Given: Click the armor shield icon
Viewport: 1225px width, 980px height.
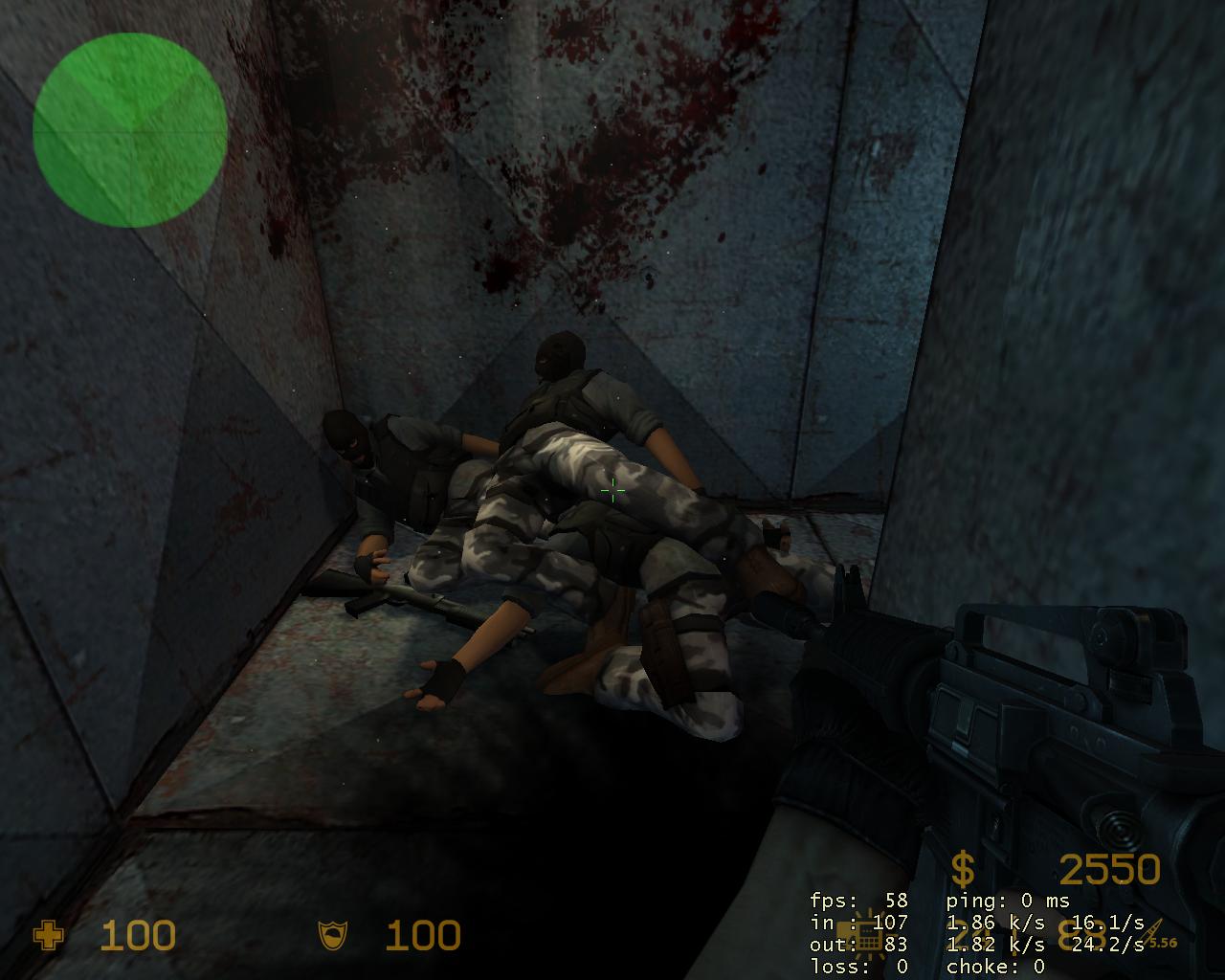Looking at the screenshot, I should point(333,935).
